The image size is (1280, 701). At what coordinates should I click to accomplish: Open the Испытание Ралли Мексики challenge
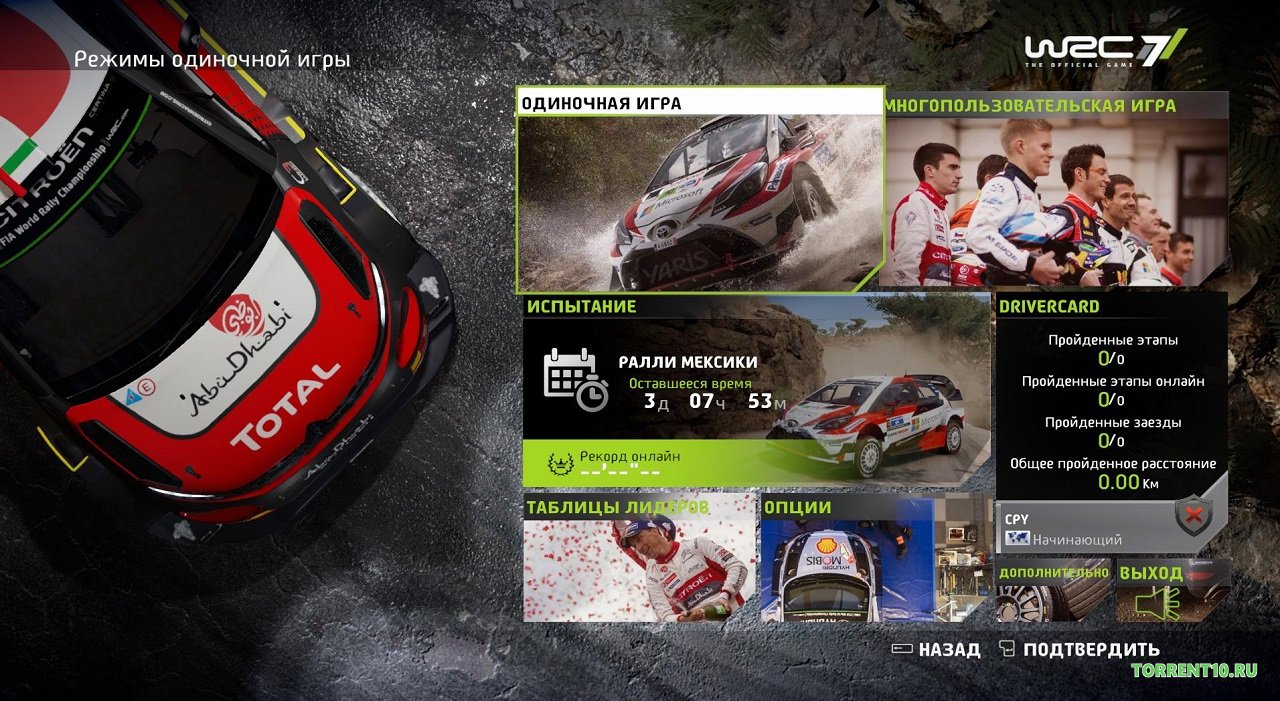756,380
